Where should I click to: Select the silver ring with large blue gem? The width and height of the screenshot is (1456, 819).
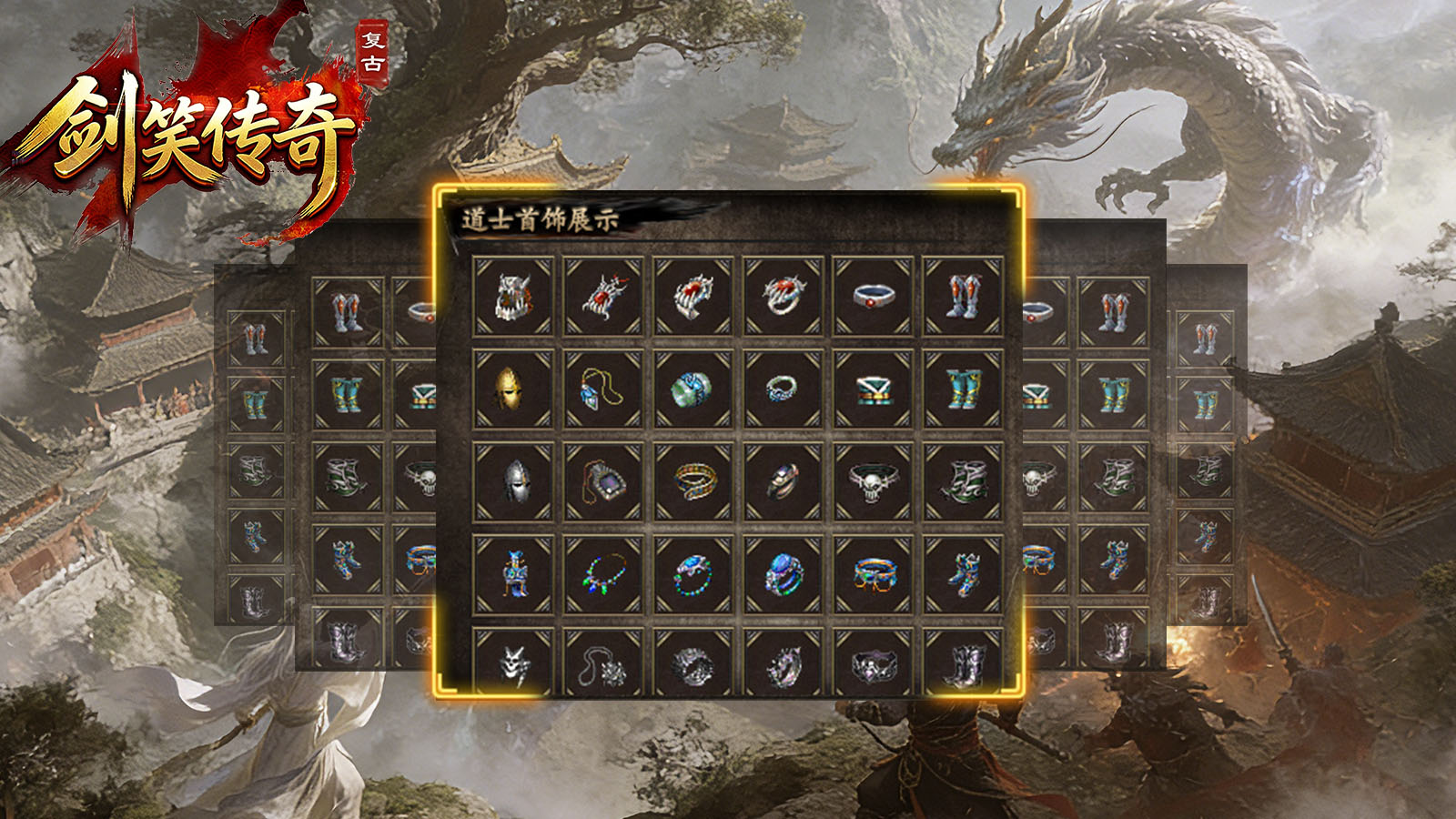coord(783,575)
